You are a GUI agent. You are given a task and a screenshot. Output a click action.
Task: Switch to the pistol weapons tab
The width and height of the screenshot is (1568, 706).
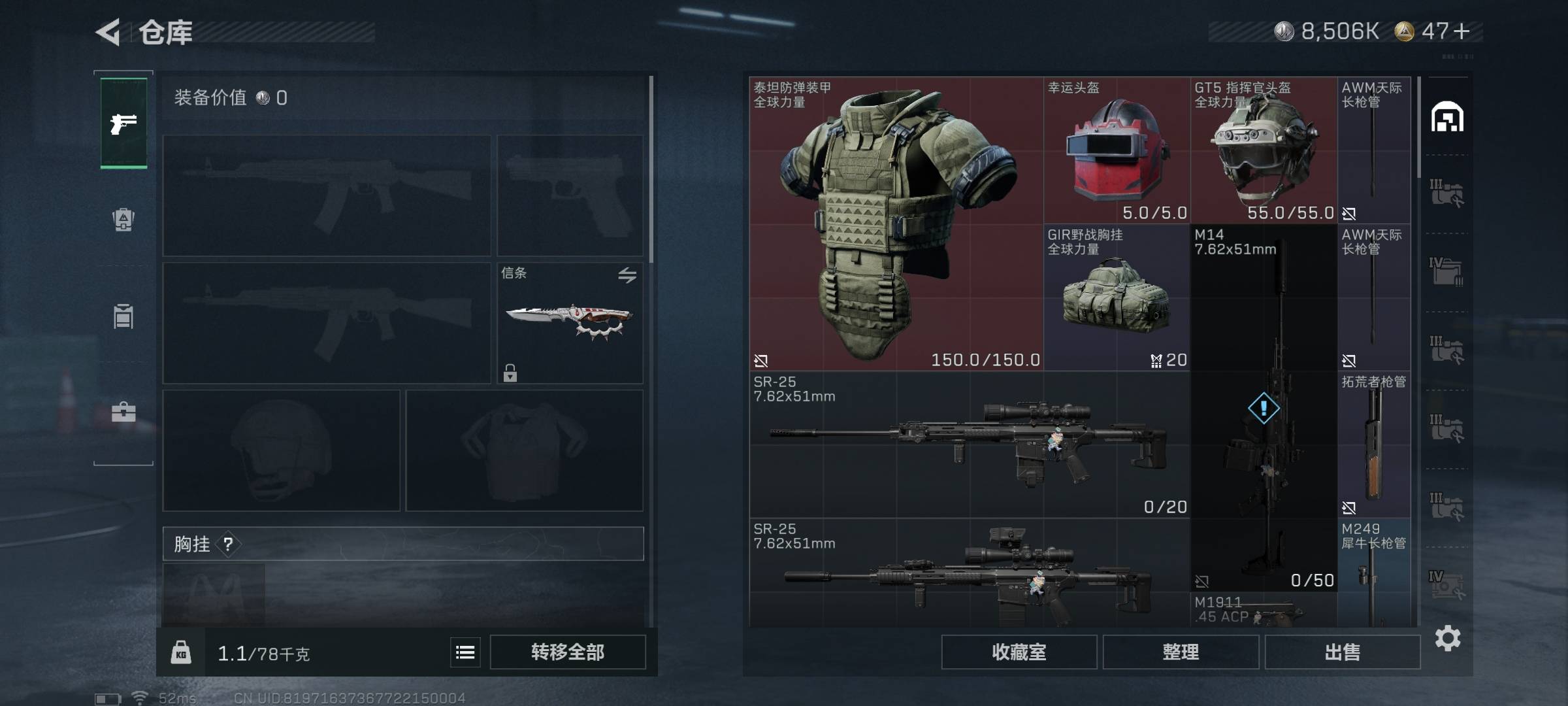coord(123,124)
